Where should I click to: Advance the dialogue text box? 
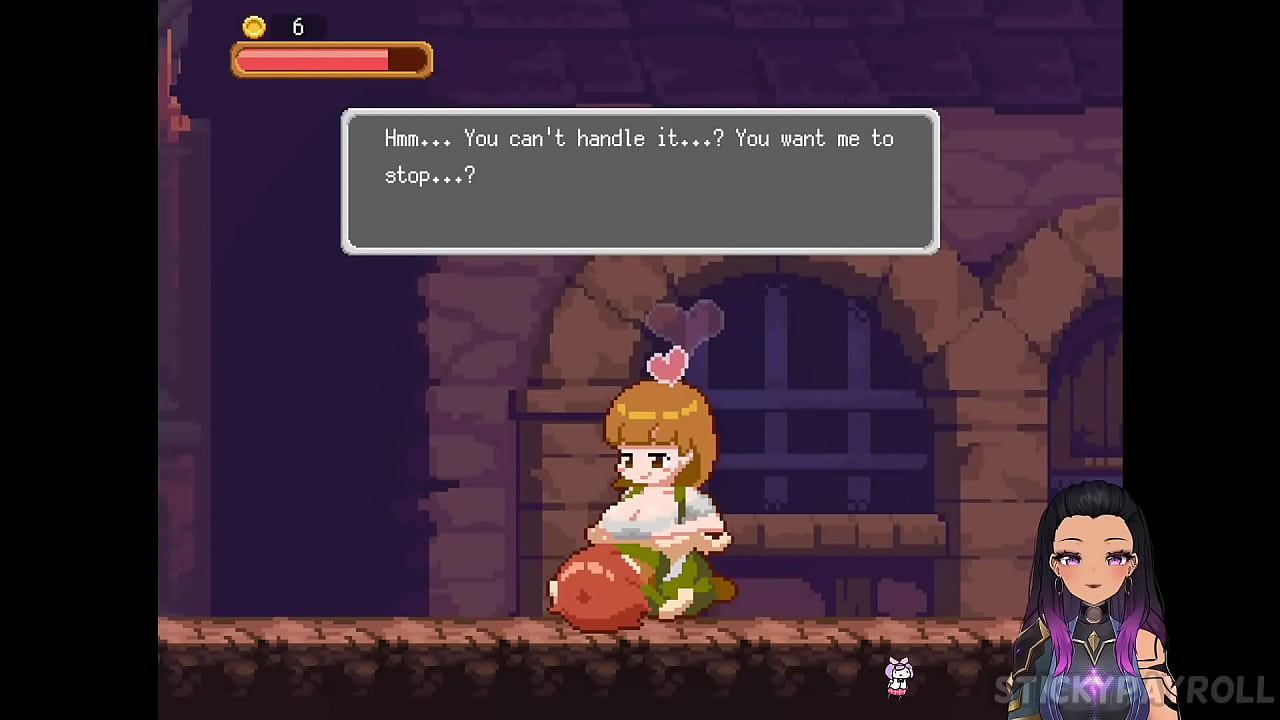(x=640, y=181)
